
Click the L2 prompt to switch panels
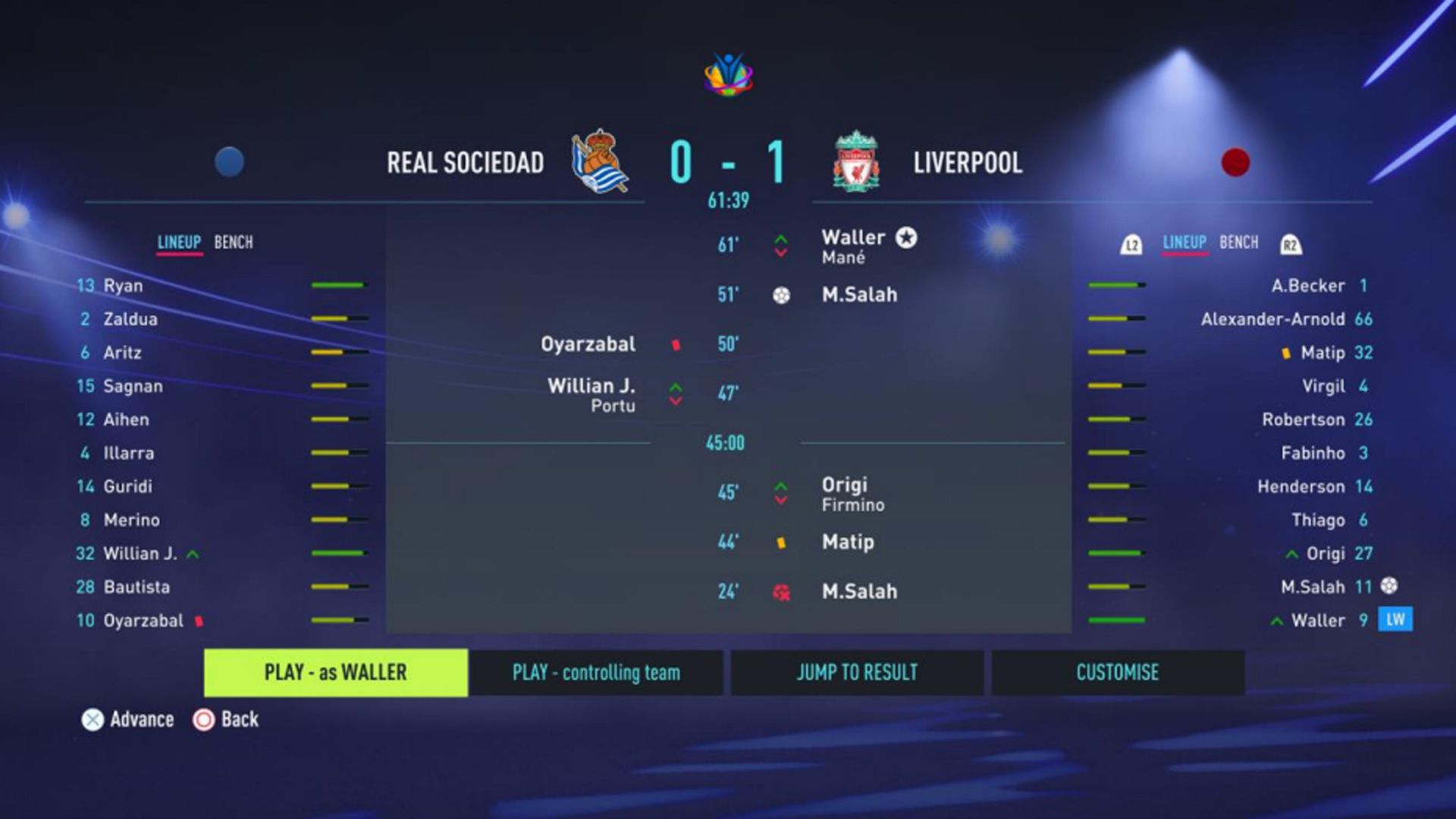[1131, 243]
